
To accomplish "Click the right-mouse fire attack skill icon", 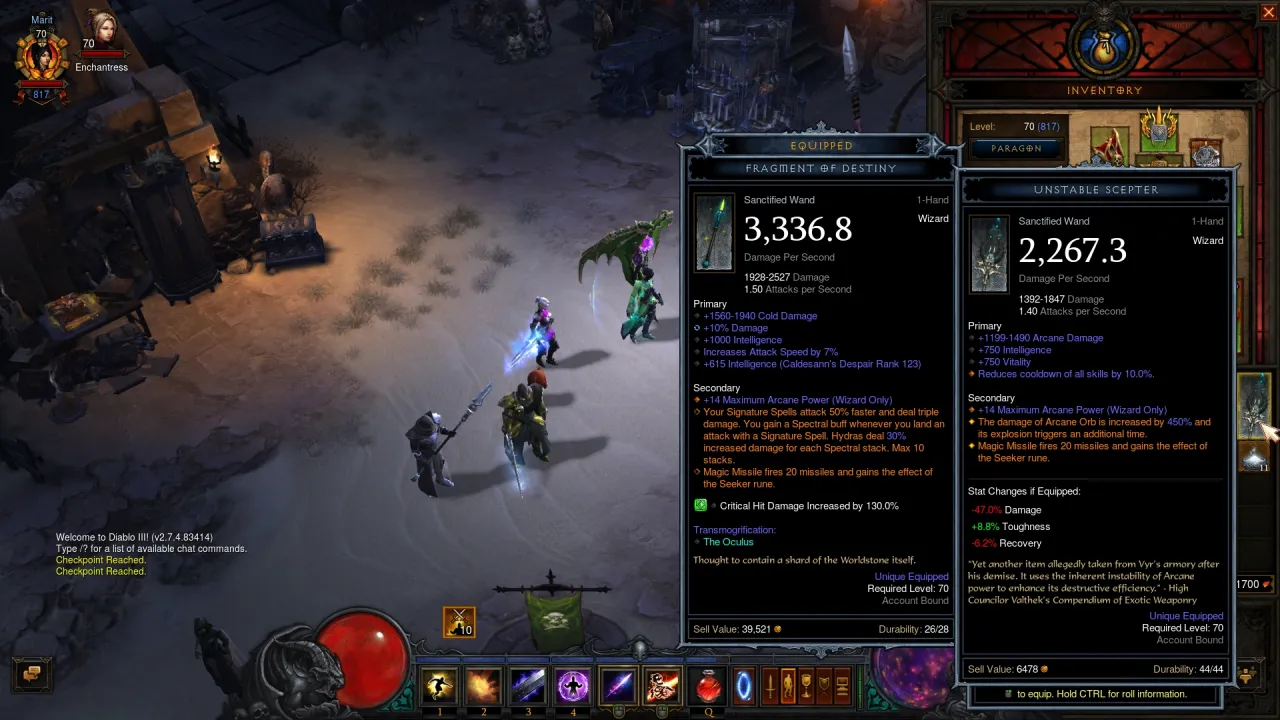I will (663, 688).
